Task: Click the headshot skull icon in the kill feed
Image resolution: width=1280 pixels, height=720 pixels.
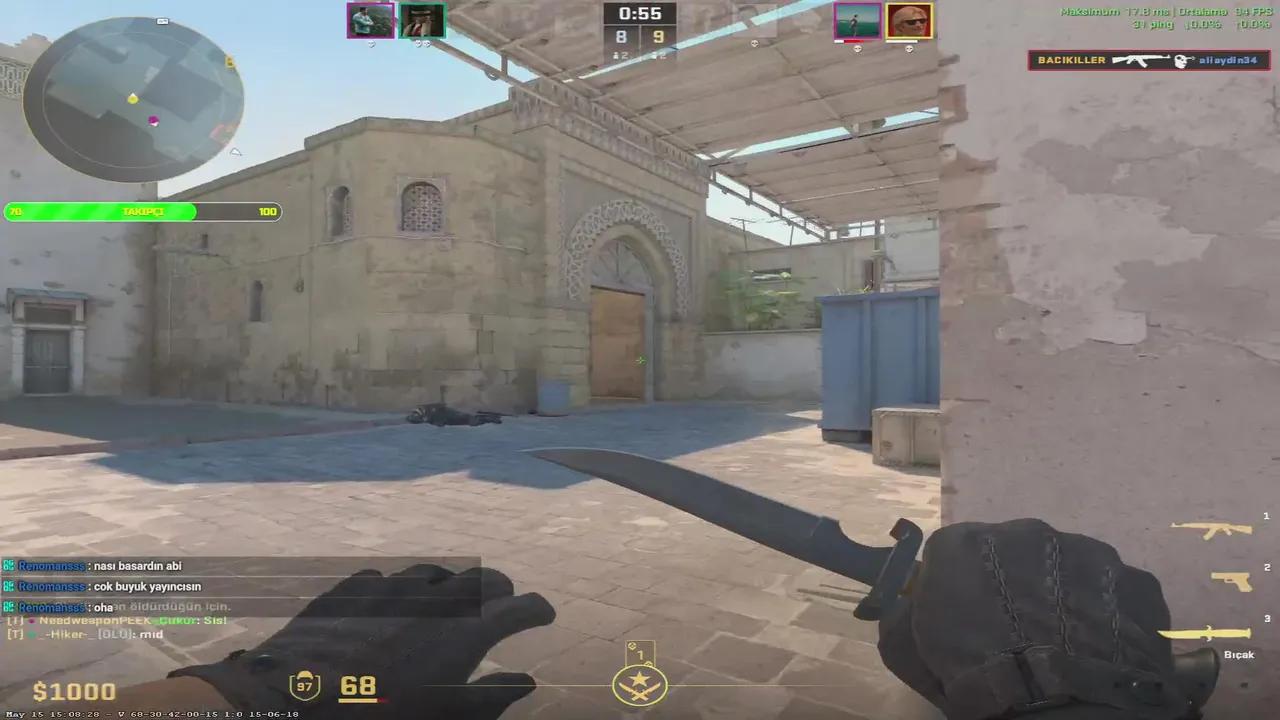Action: point(1180,61)
